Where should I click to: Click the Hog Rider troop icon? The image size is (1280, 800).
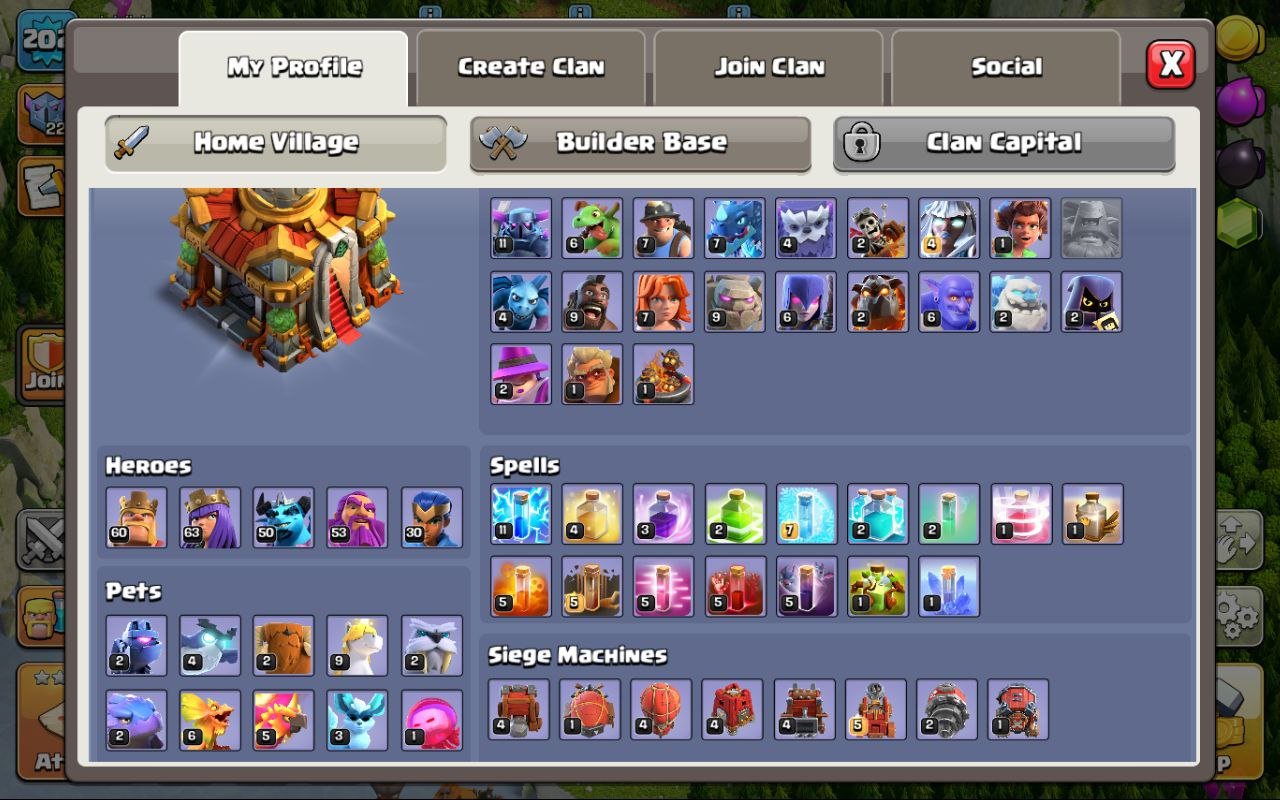click(x=593, y=302)
